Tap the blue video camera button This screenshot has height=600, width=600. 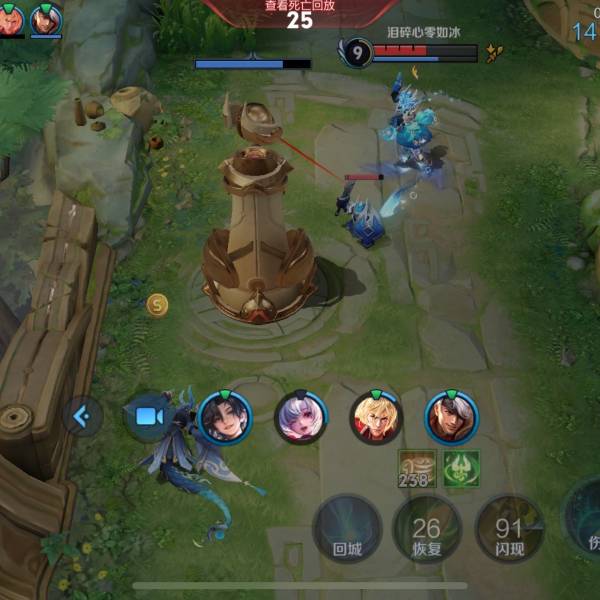point(149,416)
